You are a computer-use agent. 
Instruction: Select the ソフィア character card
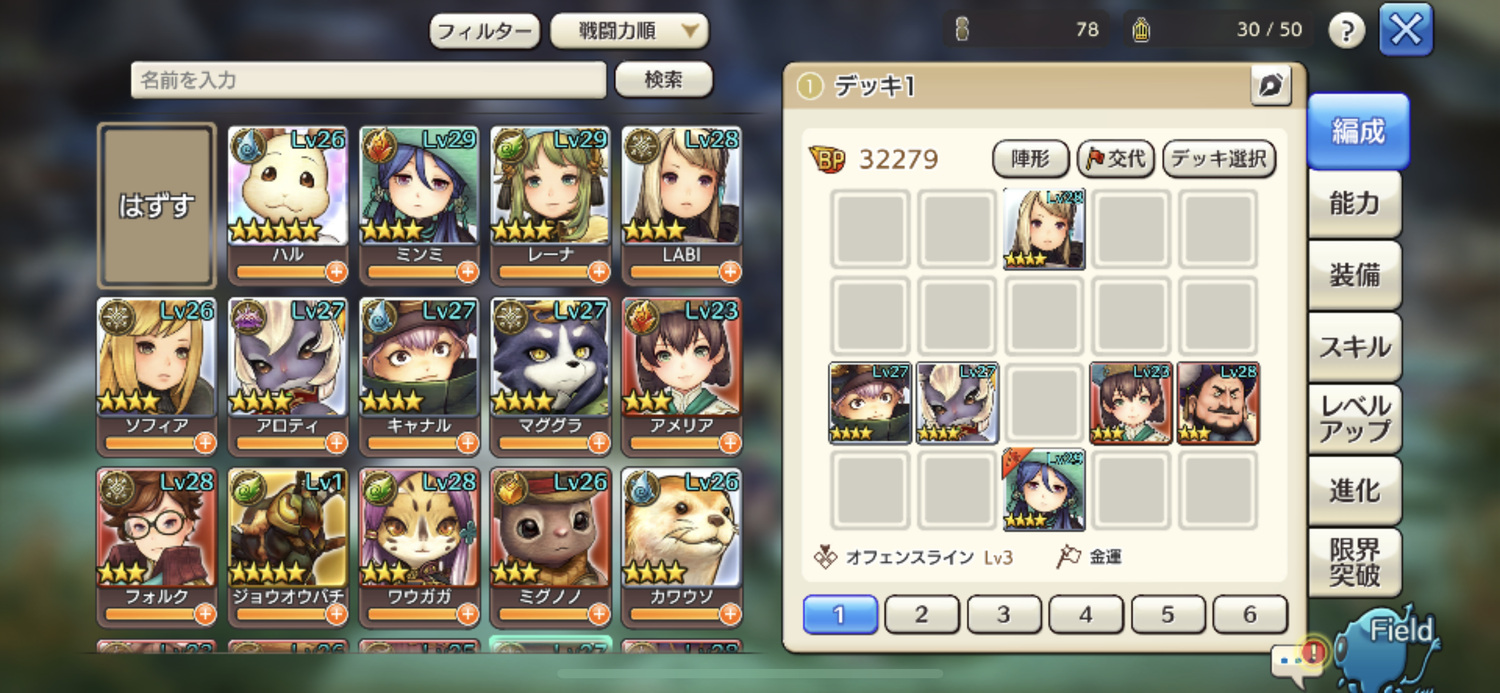156,366
